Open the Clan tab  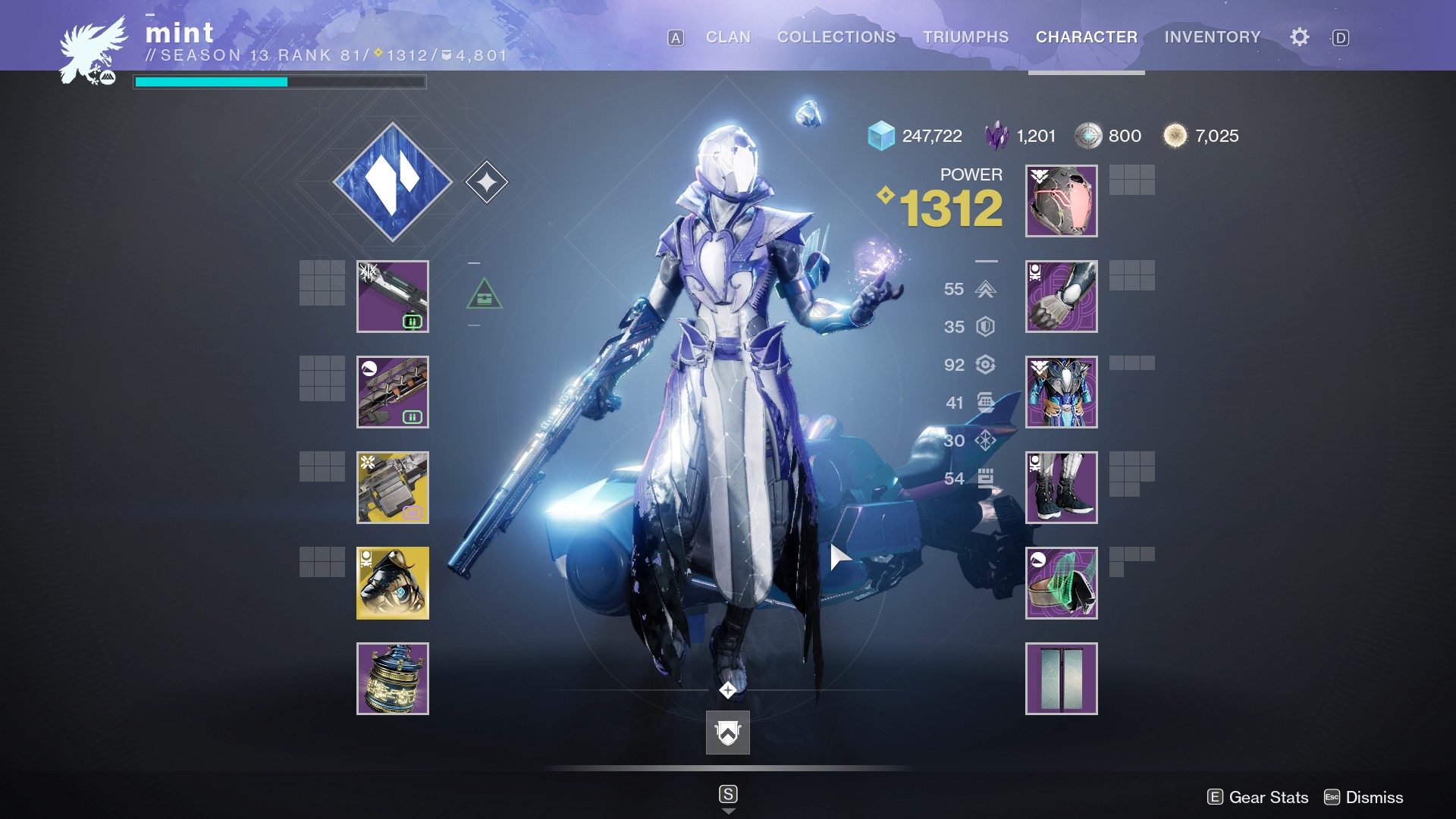[728, 37]
